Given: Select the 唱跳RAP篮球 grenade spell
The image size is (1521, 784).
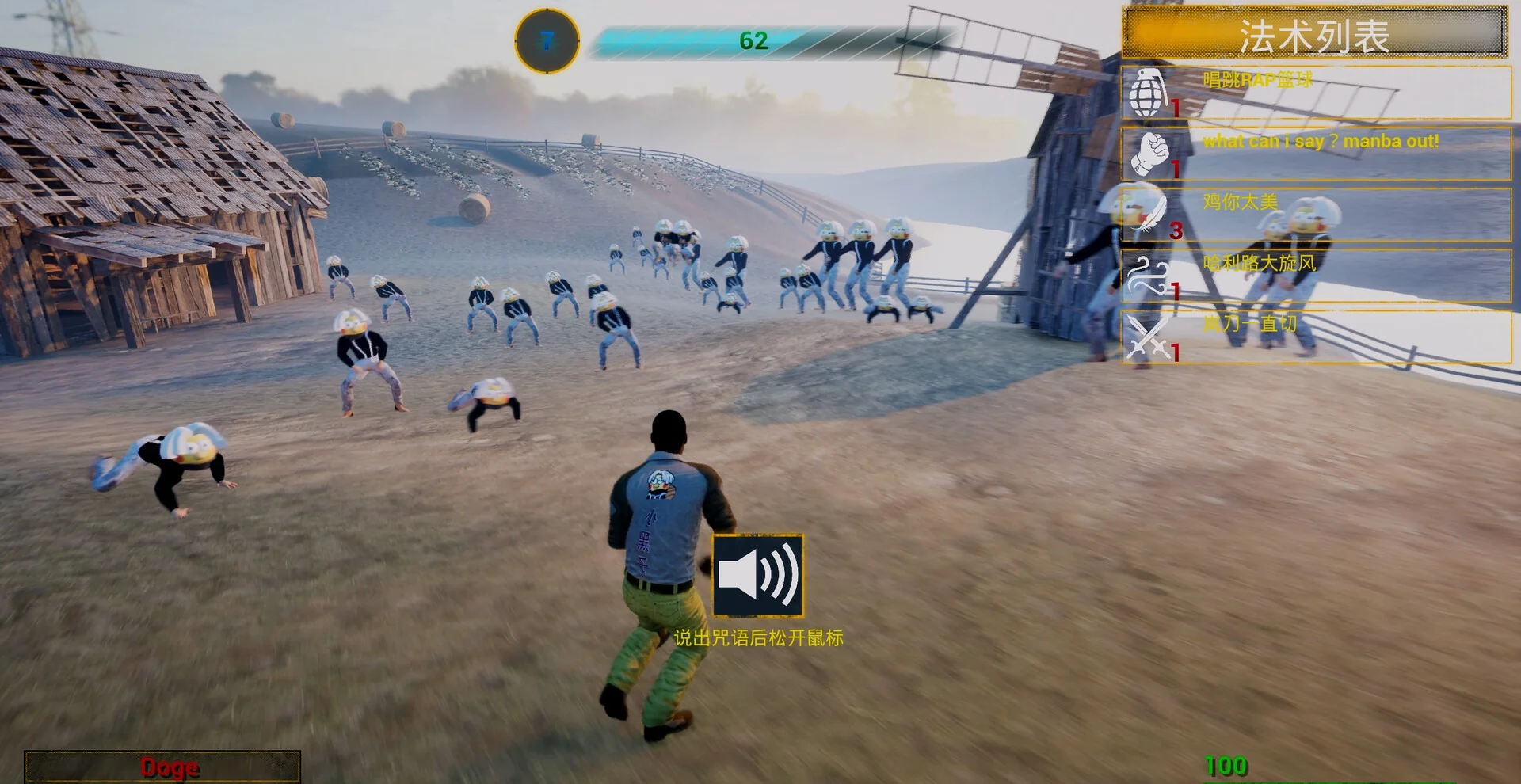Looking at the screenshot, I should tap(1315, 93).
